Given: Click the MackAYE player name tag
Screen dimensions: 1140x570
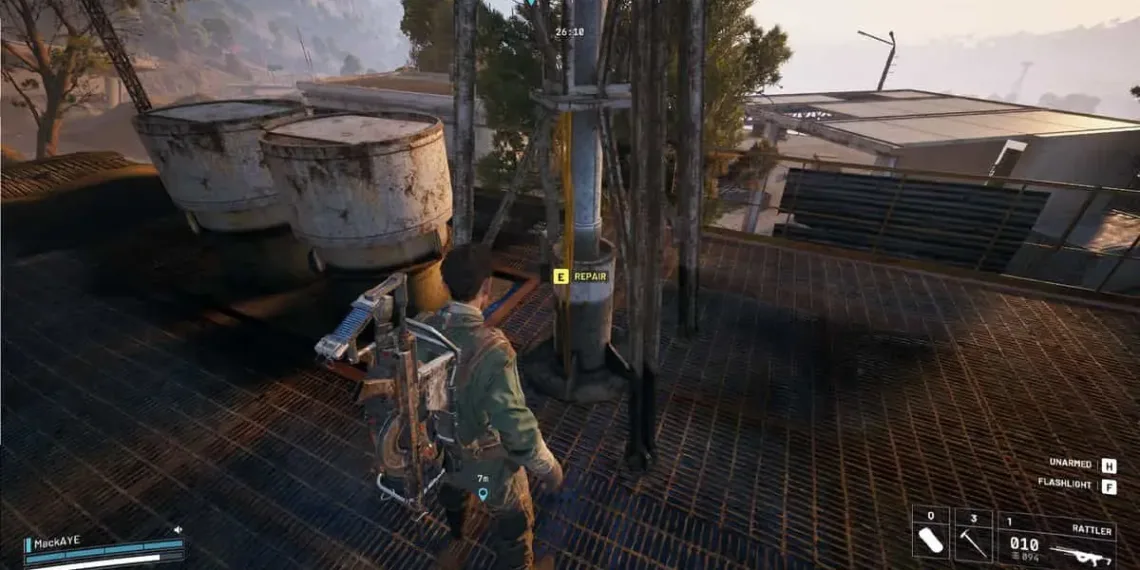Looking at the screenshot, I should pyautogui.click(x=58, y=543).
